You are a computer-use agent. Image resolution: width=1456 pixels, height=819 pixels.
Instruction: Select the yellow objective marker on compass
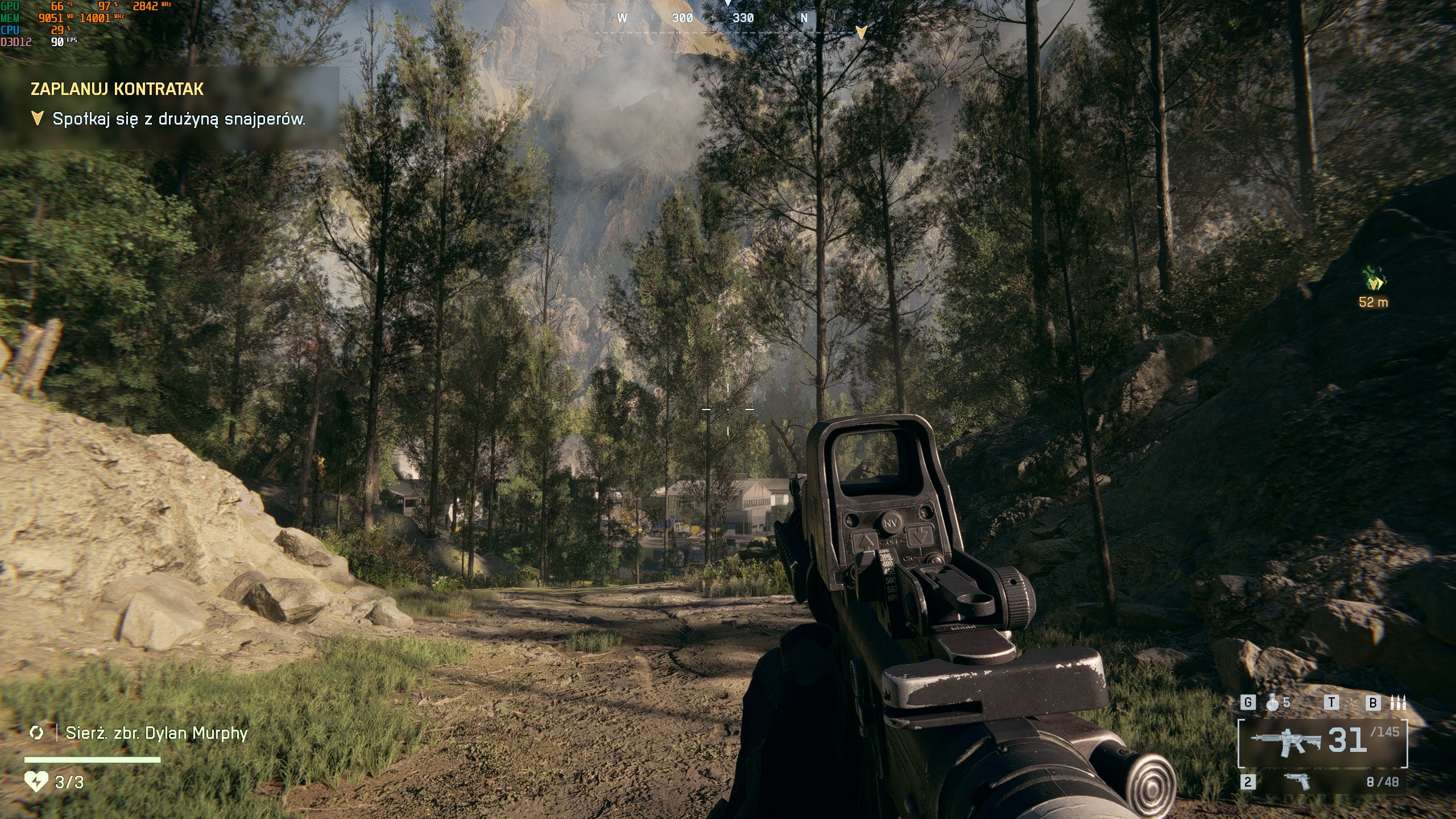(x=861, y=32)
